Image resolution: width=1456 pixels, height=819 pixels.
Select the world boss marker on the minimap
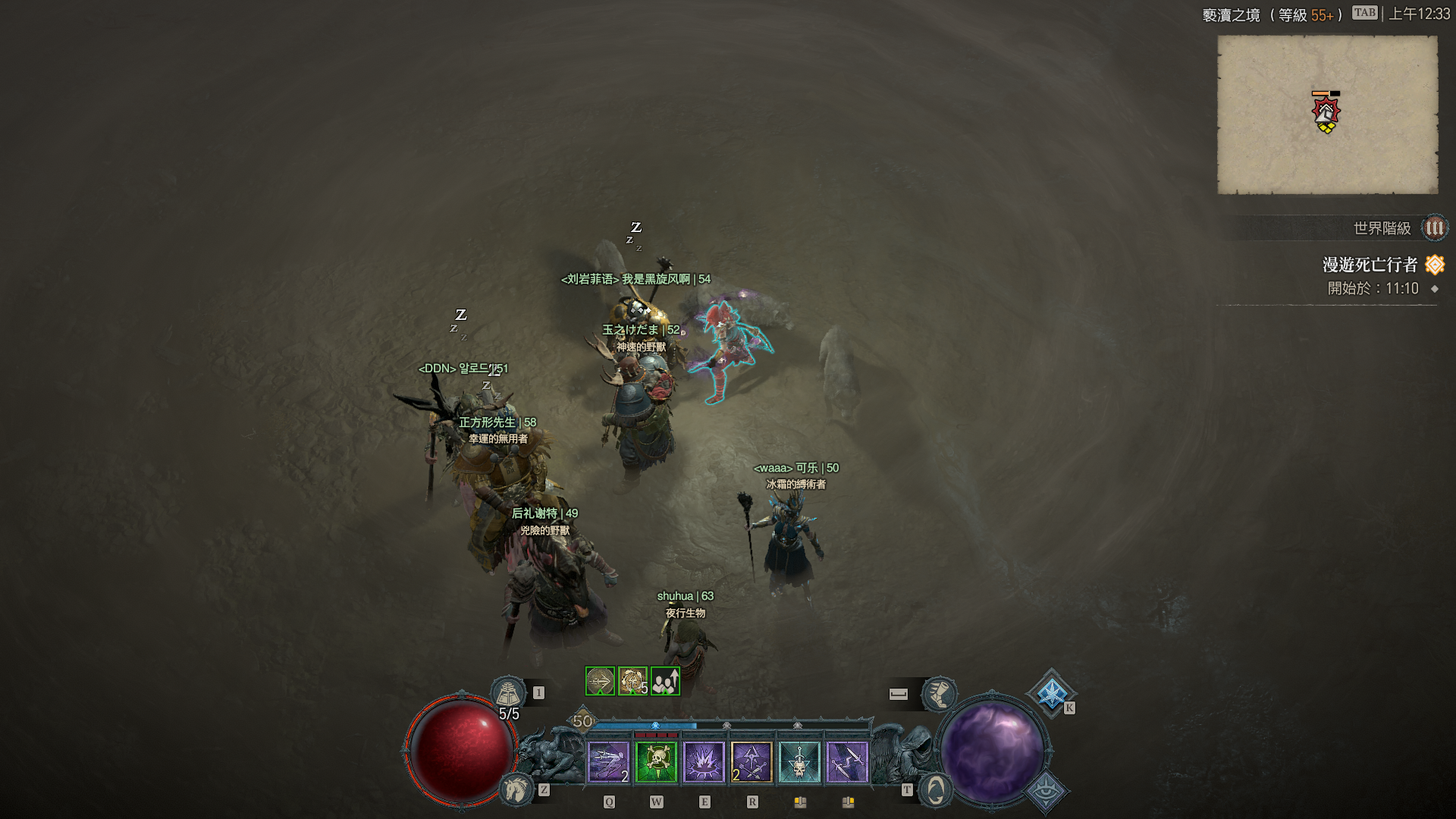click(x=1326, y=112)
